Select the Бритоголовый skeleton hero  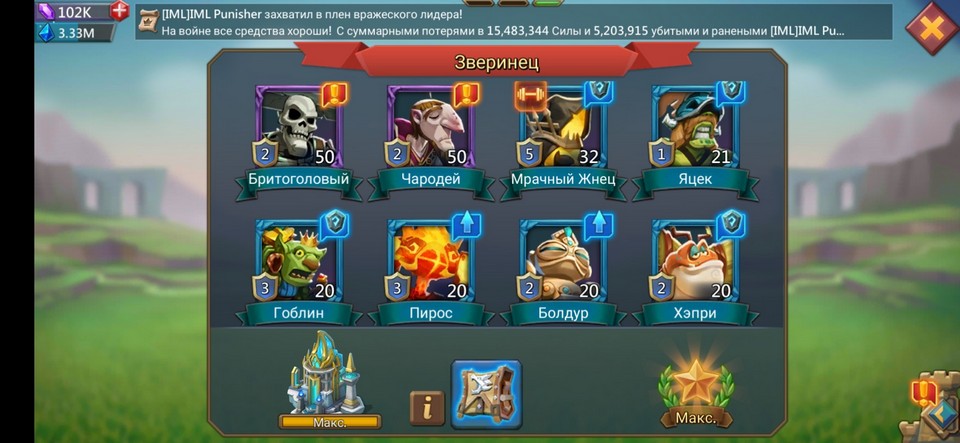[x=298, y=129]
